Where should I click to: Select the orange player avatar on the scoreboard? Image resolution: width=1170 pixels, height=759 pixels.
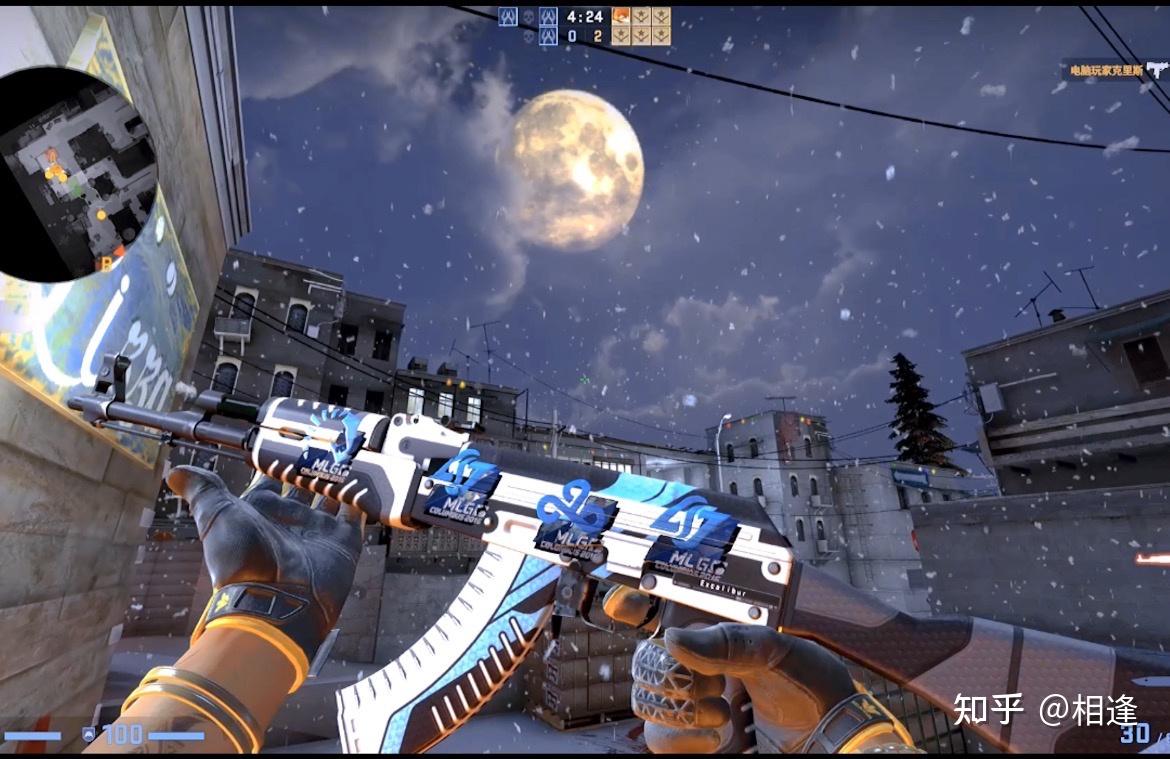(x=620, y=16)
